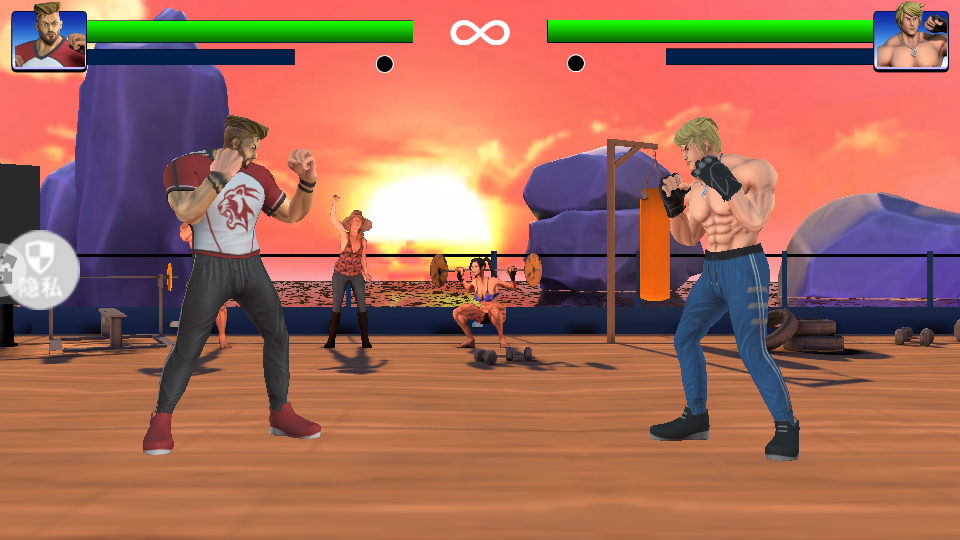The image size is (960, 540).
Task: Click the bearded fighter portrait
Action: [49, 40]
